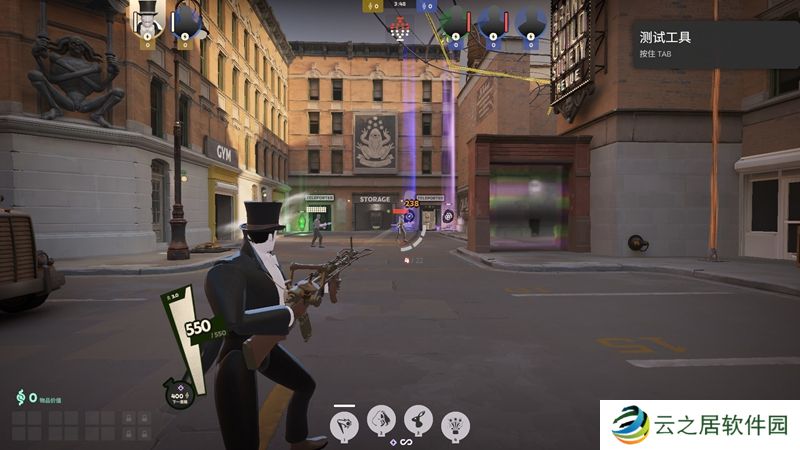The width and height of the screenshot is (800, 450).
Task: Activate the rabbit ability icon
Action: [x=419, y=420]
